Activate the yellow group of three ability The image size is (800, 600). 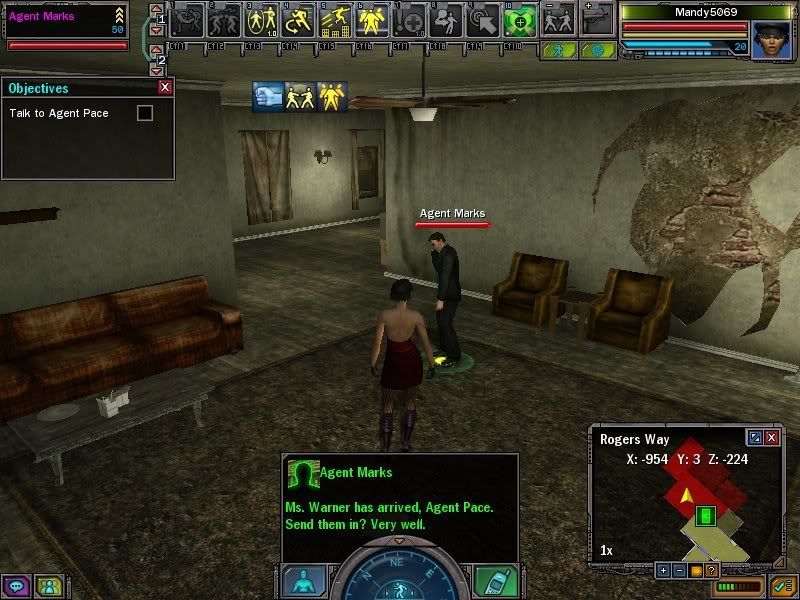click(371, 18)
